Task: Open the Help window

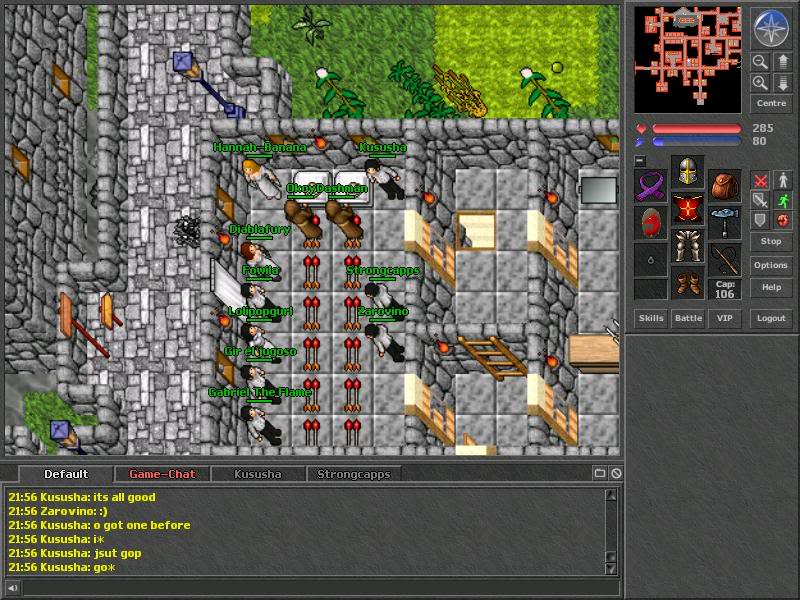Action: (x=771, y=287)
